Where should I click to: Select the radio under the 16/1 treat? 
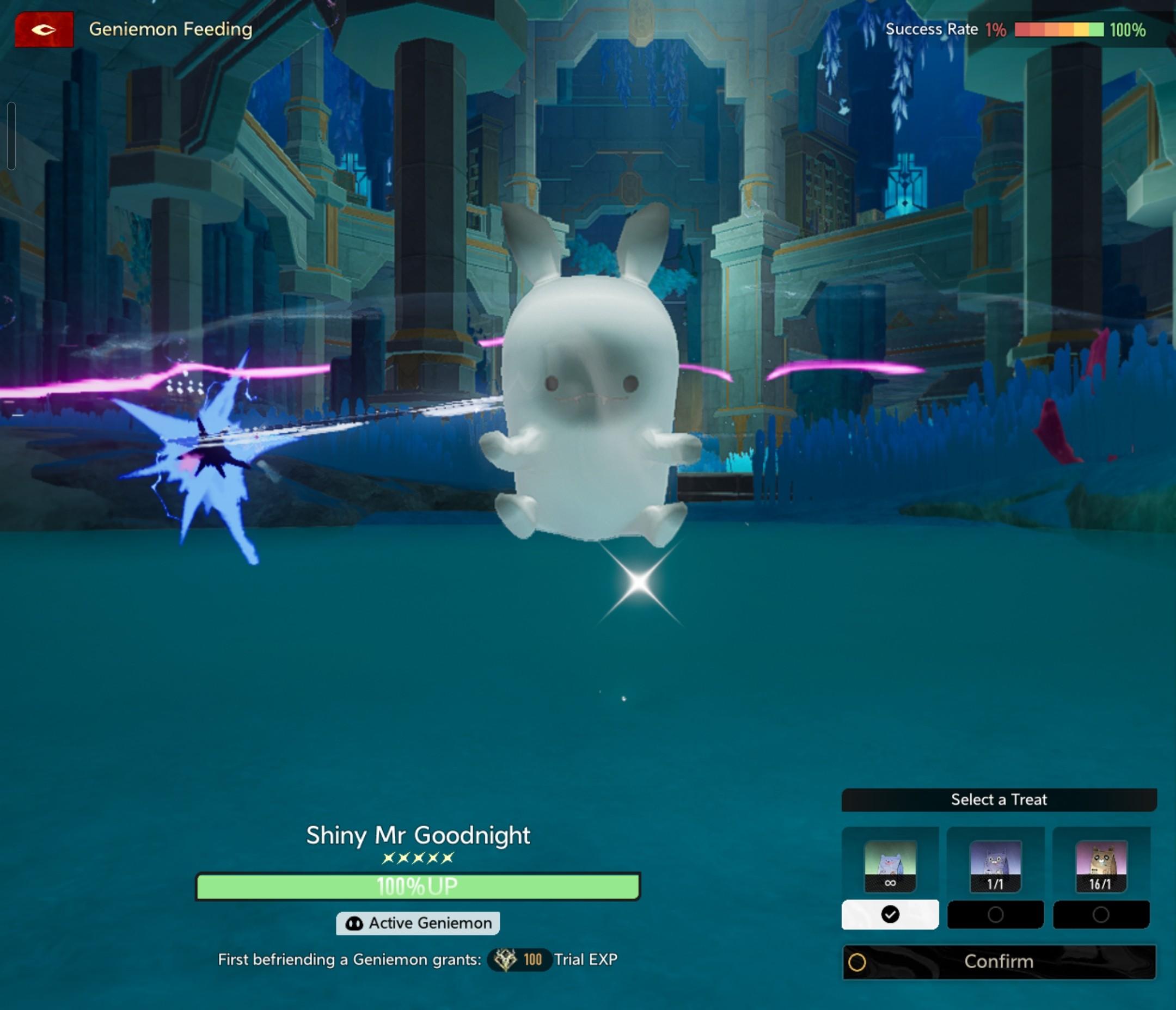click(x=1100, y=915)
